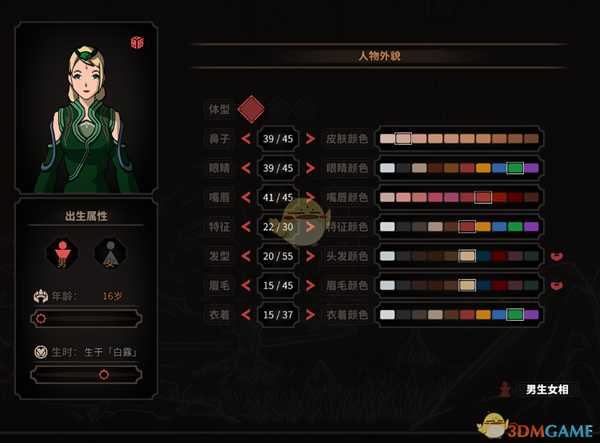The width and height of the screenshot is (600, 443).
Task: Click the age (年龄) slider handle
Action: [x=40, y=319]
